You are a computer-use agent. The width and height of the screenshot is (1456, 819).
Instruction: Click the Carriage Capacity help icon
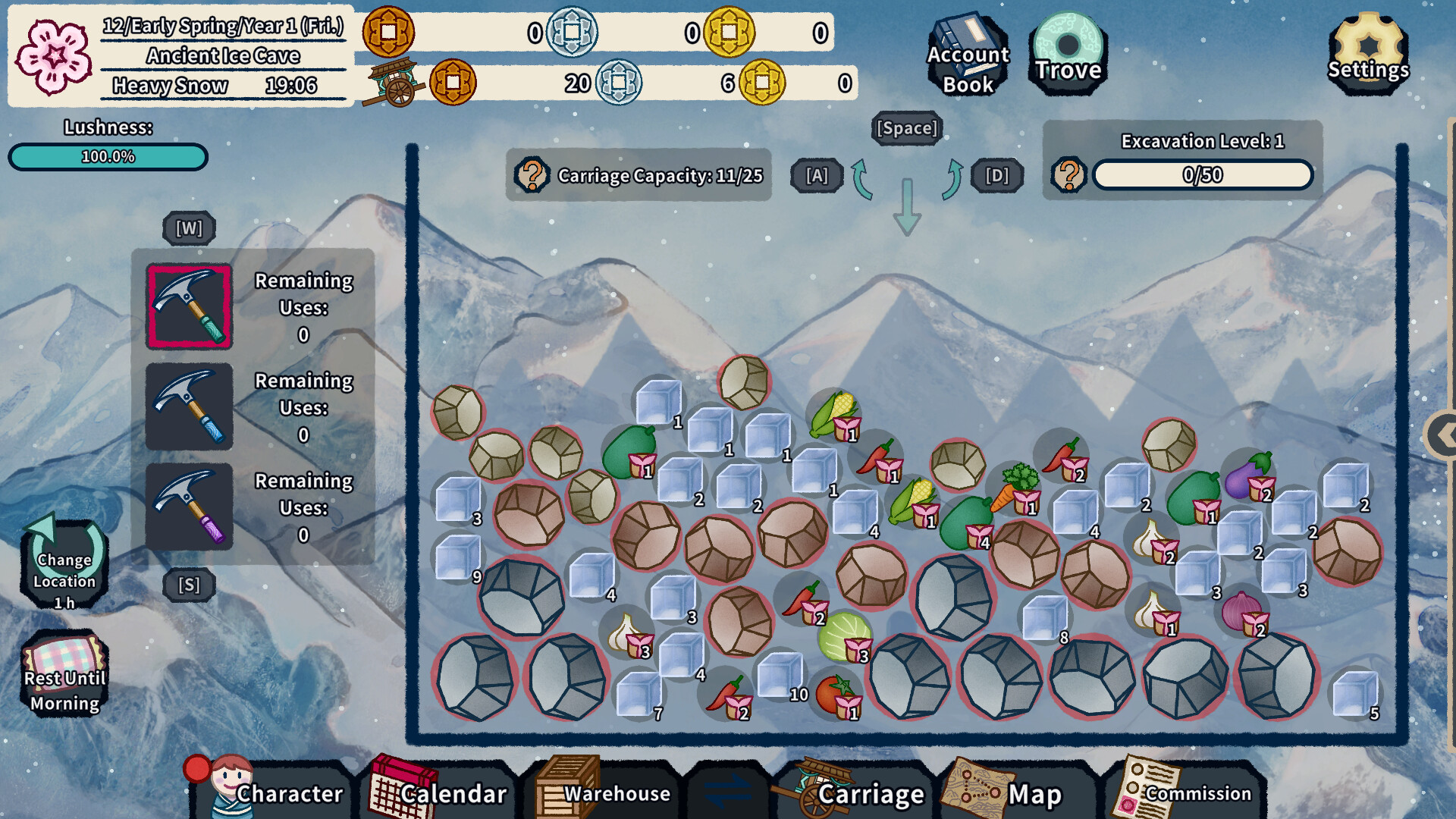[533, 176]
